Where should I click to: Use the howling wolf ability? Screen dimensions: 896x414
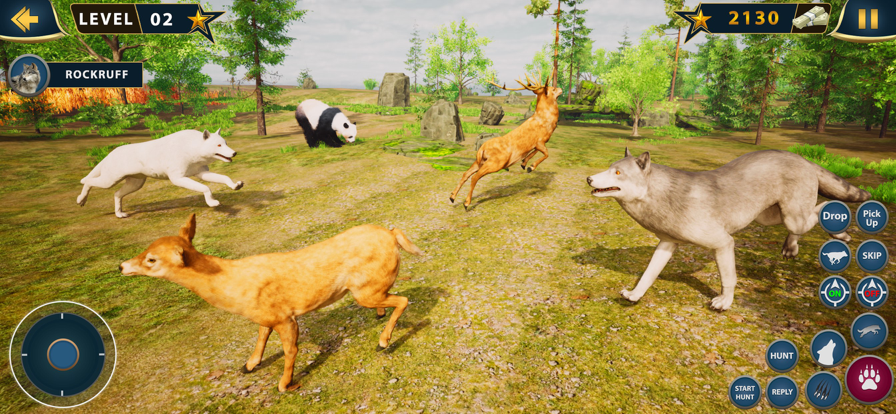tap(827, 349)
